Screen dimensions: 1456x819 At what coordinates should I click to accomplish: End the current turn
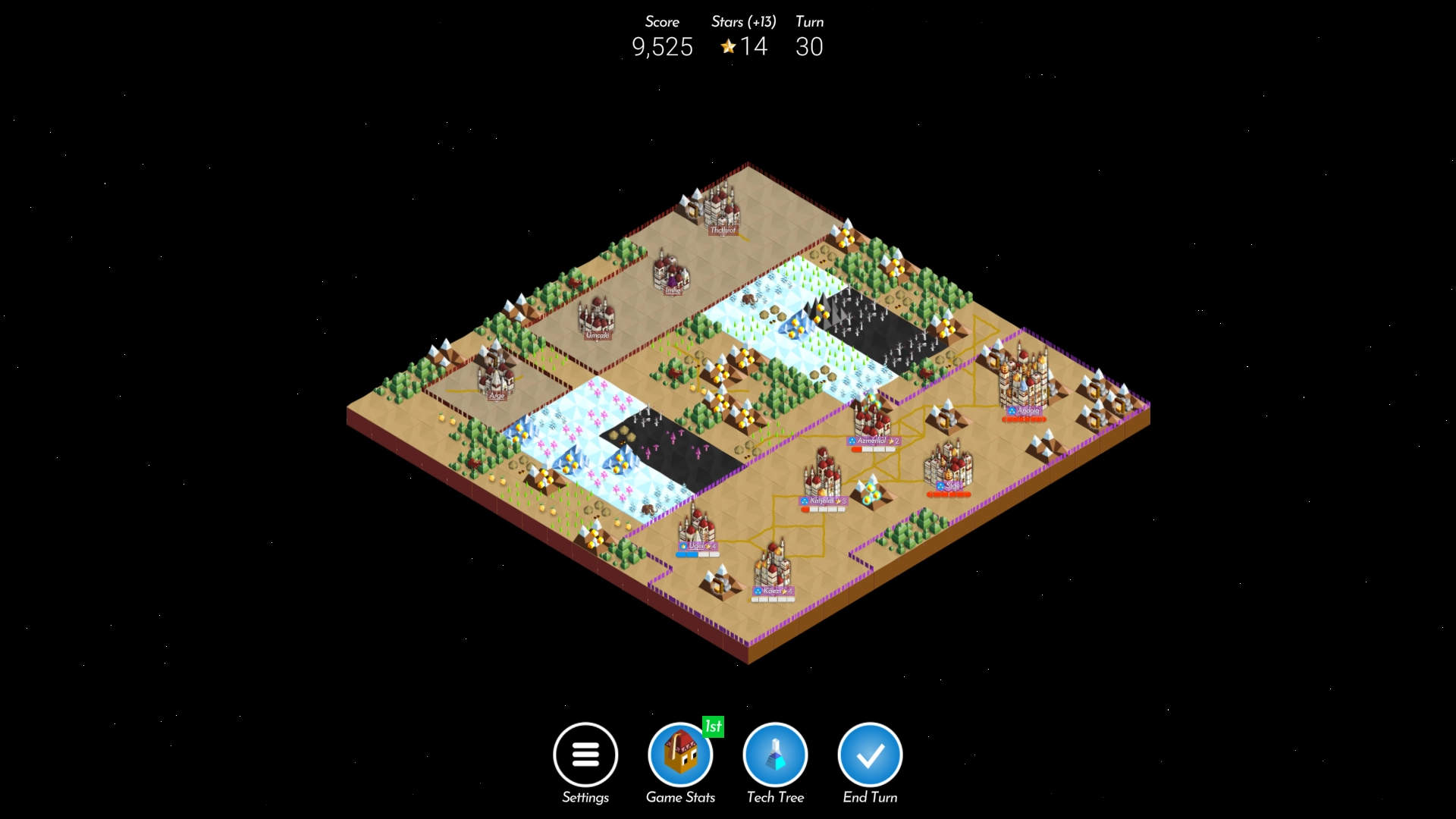[x=870, y=755]
